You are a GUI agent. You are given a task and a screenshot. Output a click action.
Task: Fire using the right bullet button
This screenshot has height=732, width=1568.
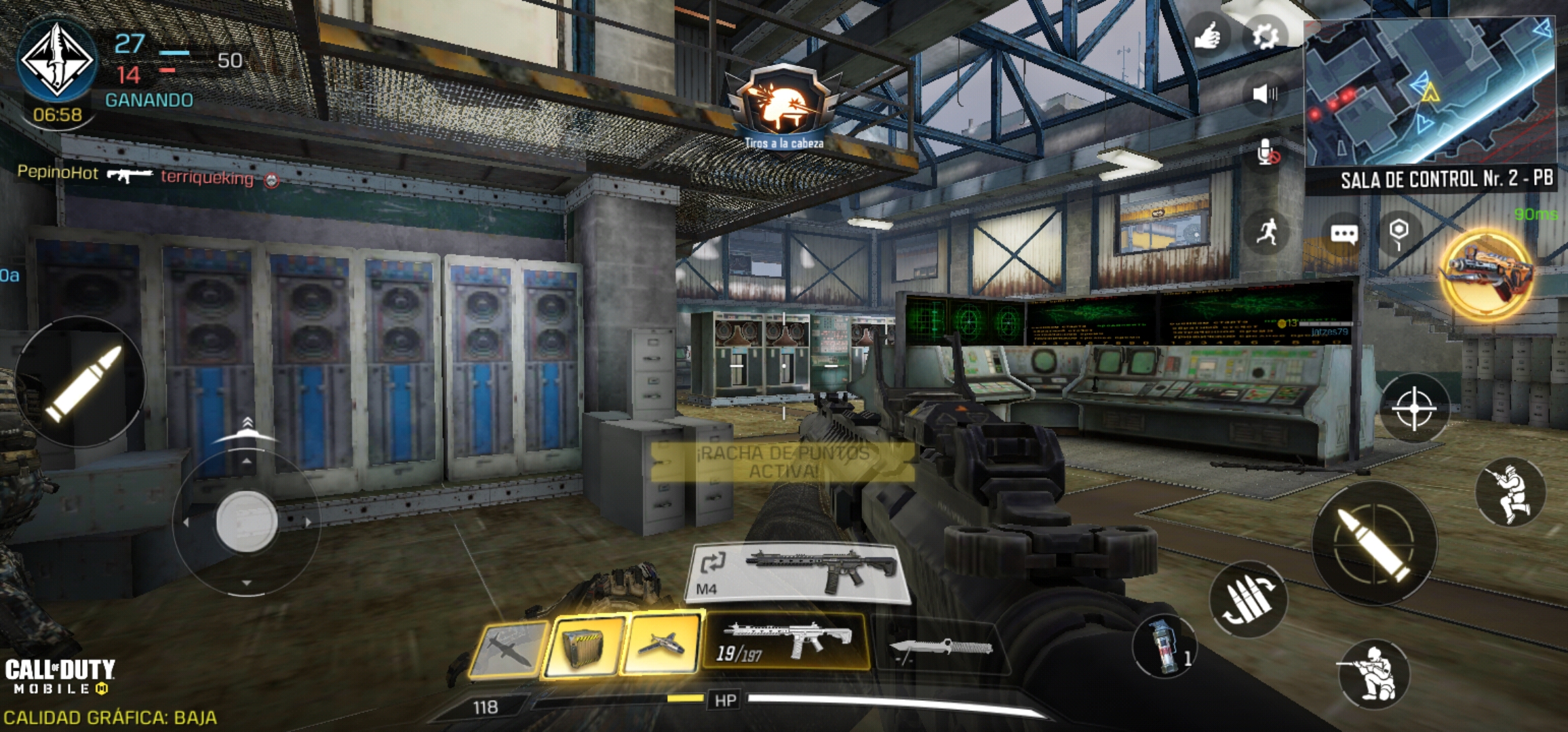click(x=1374, y=544)
